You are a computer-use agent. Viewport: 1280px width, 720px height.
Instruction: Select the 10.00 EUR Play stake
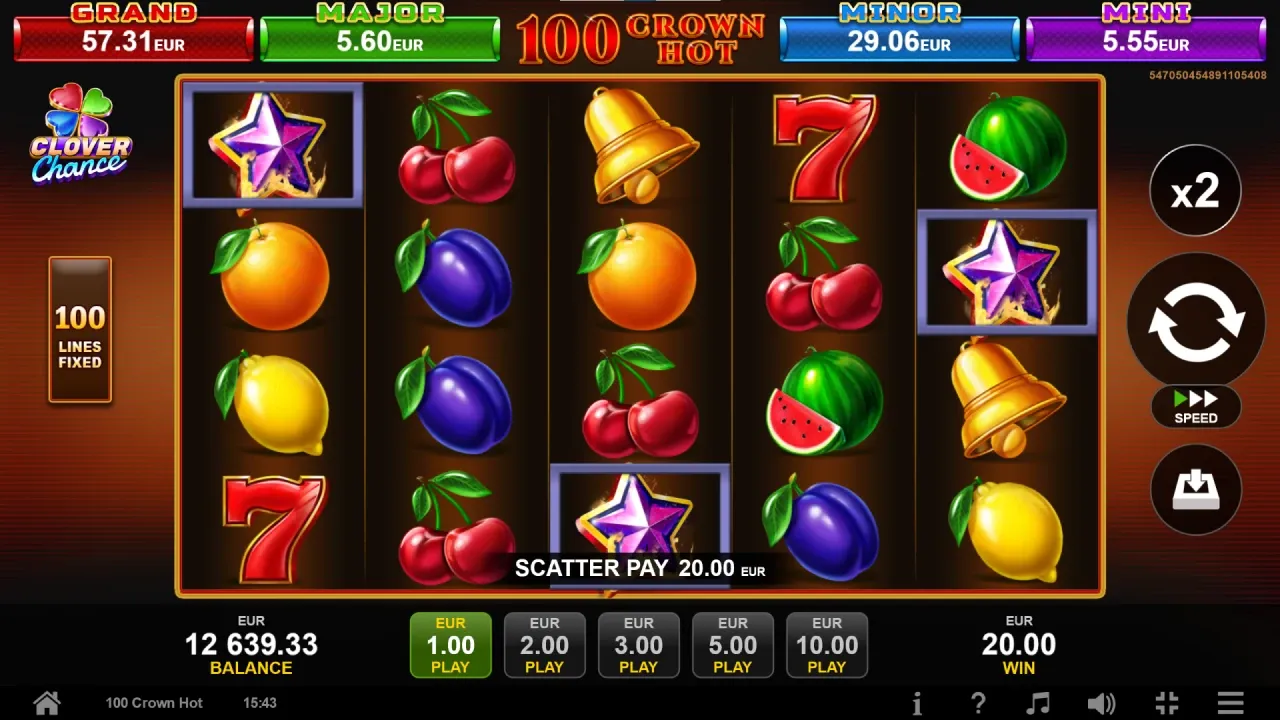827,645
